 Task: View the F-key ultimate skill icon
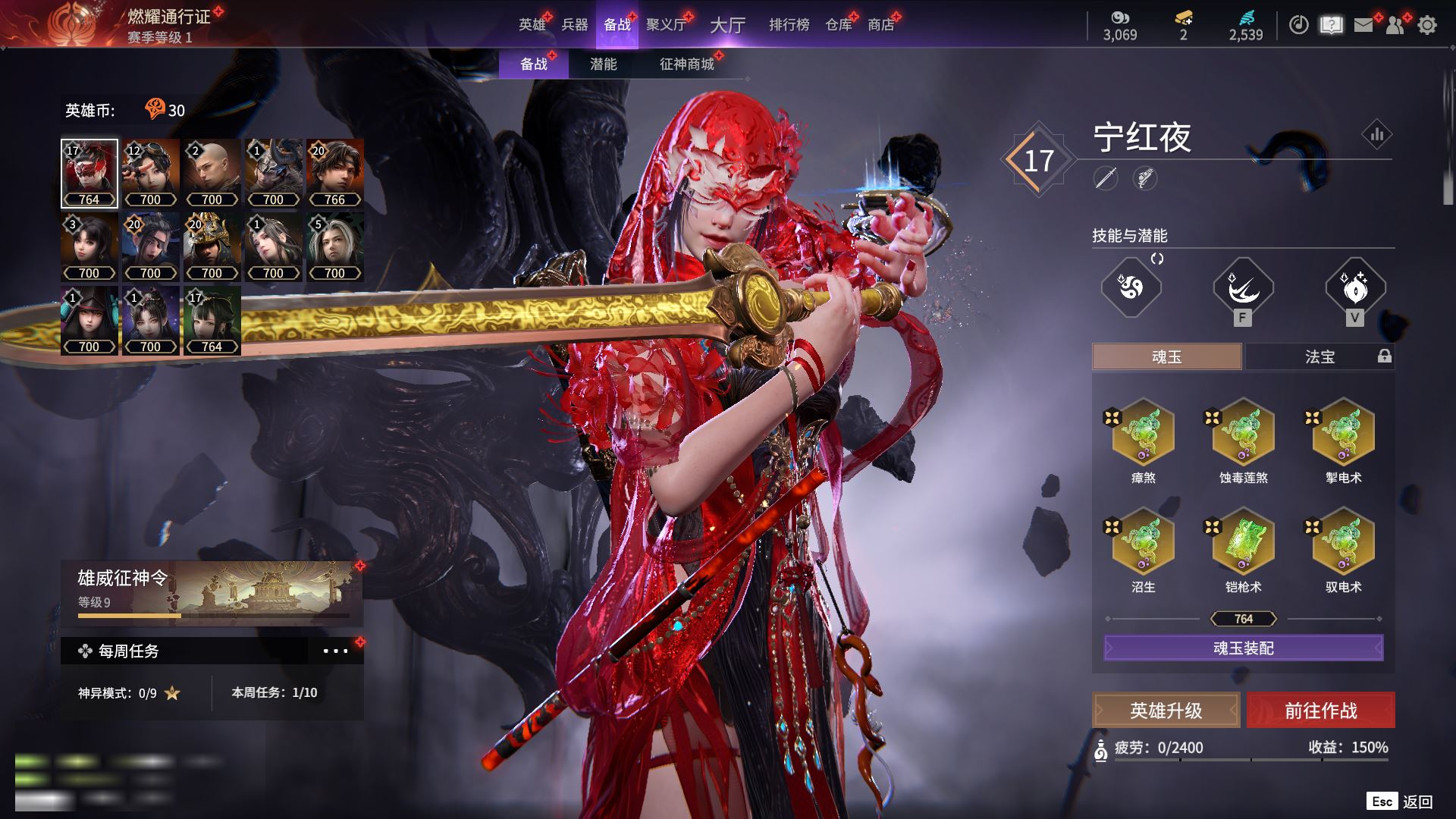(x=1243, y=288)
